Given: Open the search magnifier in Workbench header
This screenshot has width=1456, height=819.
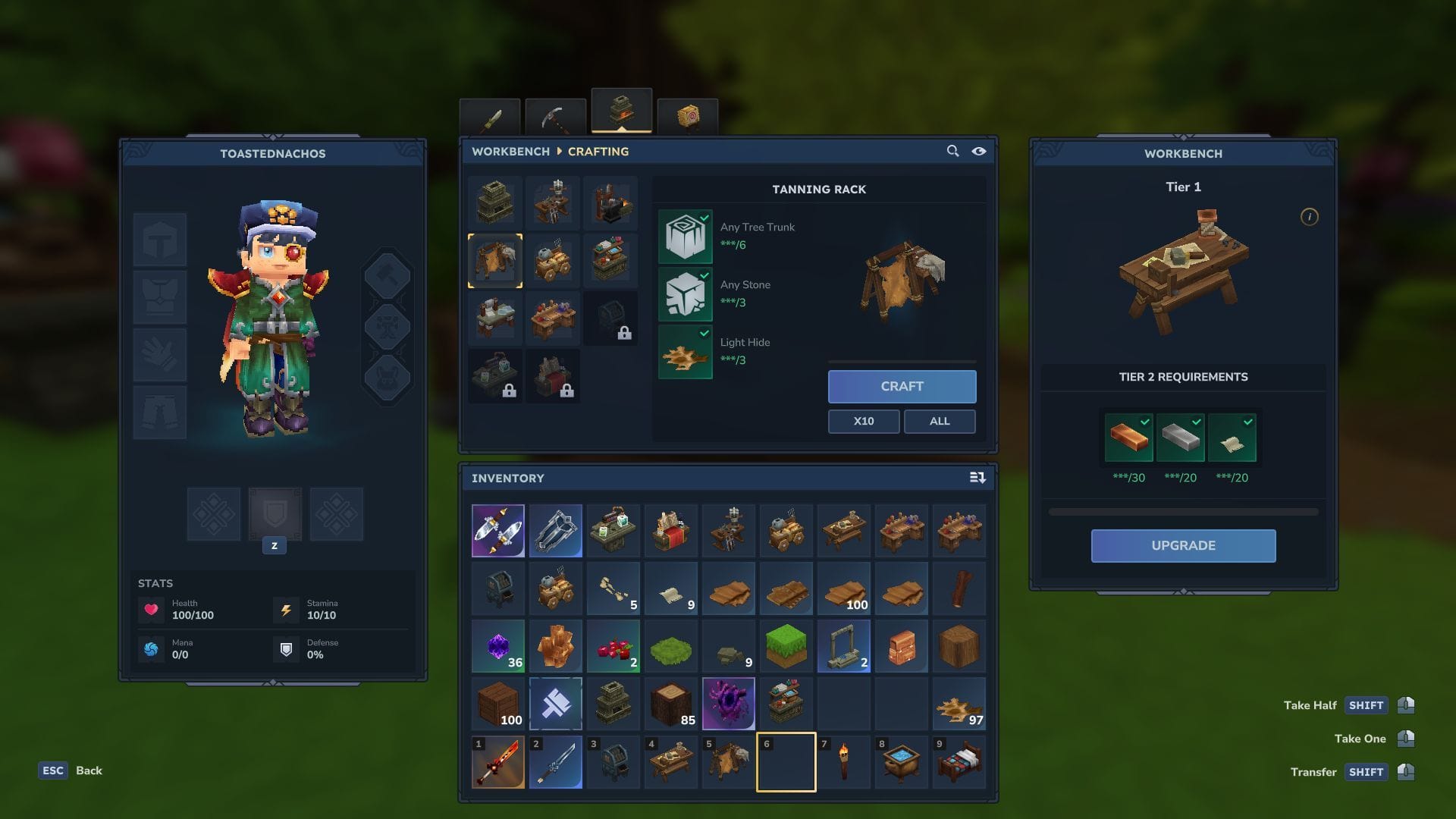Looking at the screenshot, I should pyautogui.click(x=952, y=151).
